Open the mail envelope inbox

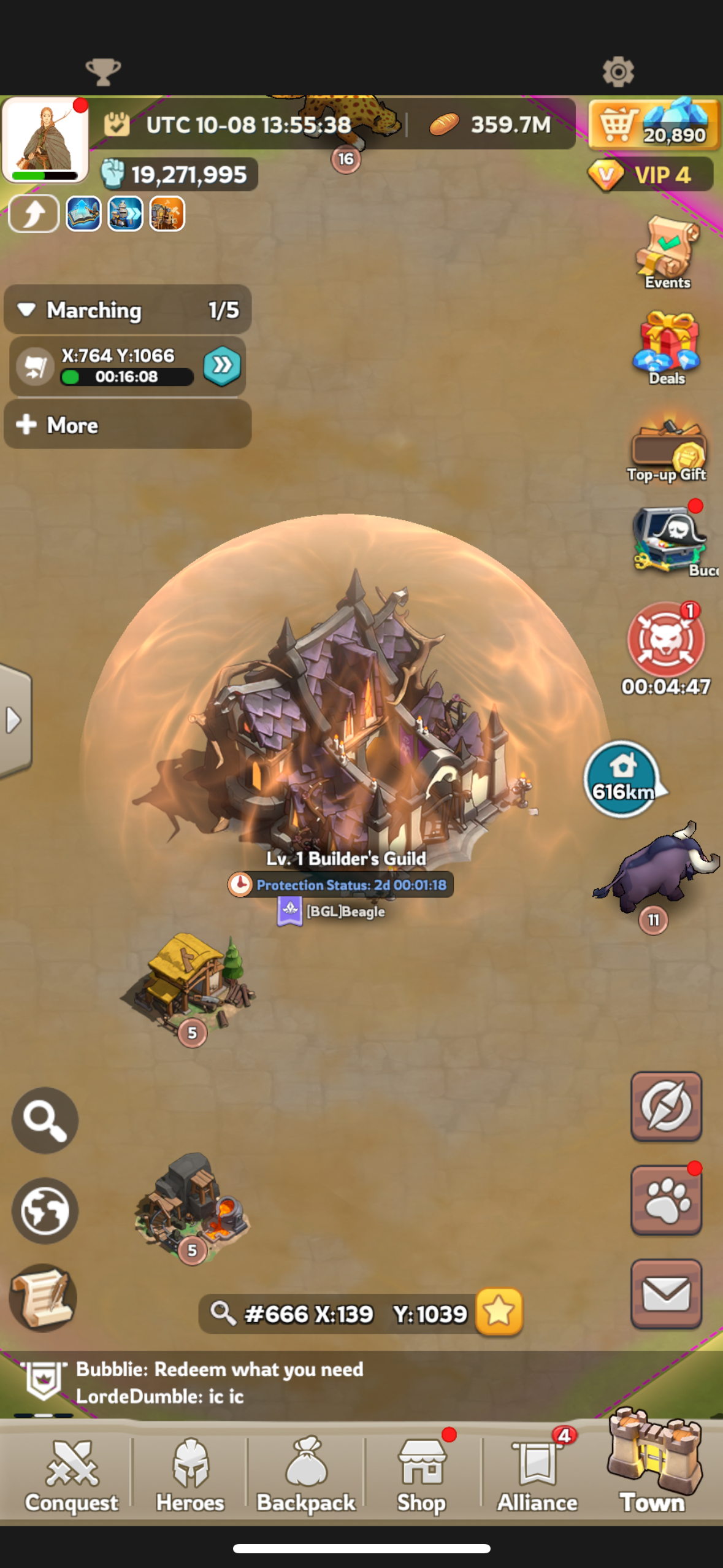(666, 1294)
